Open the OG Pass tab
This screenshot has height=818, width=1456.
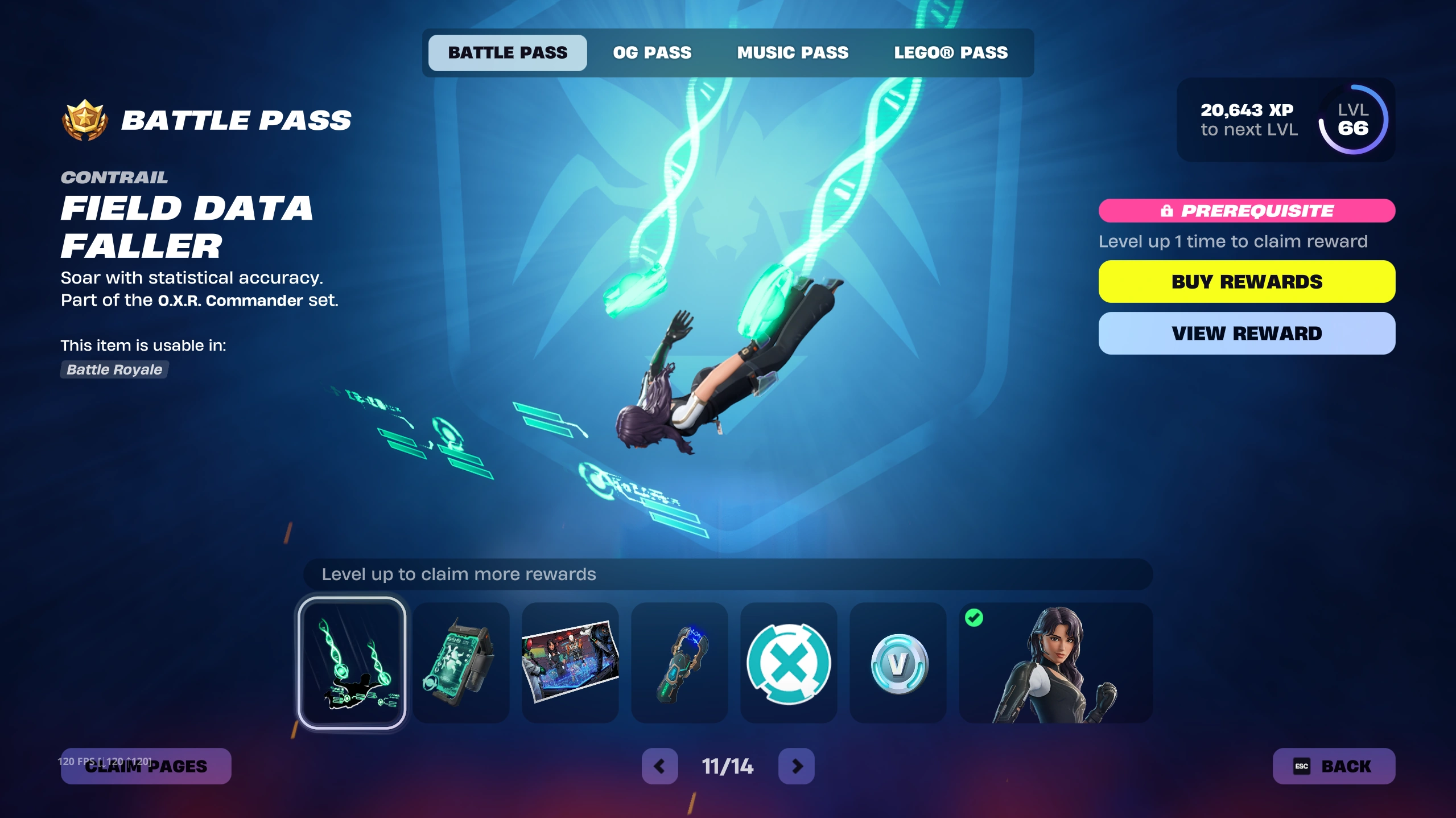pos(652,53)
